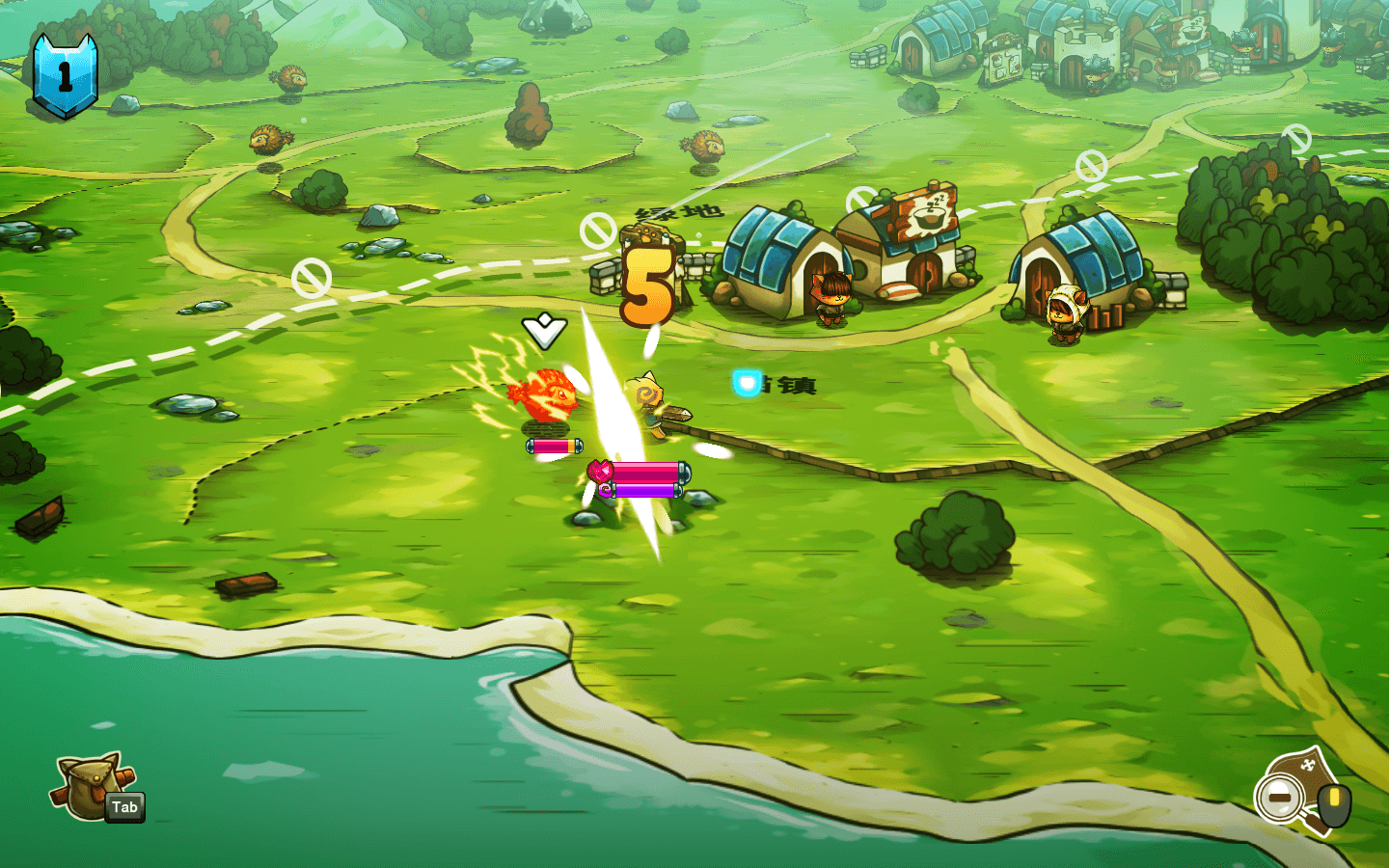Viewport: 1389px width, 868px height.
Task: Click the Tab key label
Action: coord(126,808)
